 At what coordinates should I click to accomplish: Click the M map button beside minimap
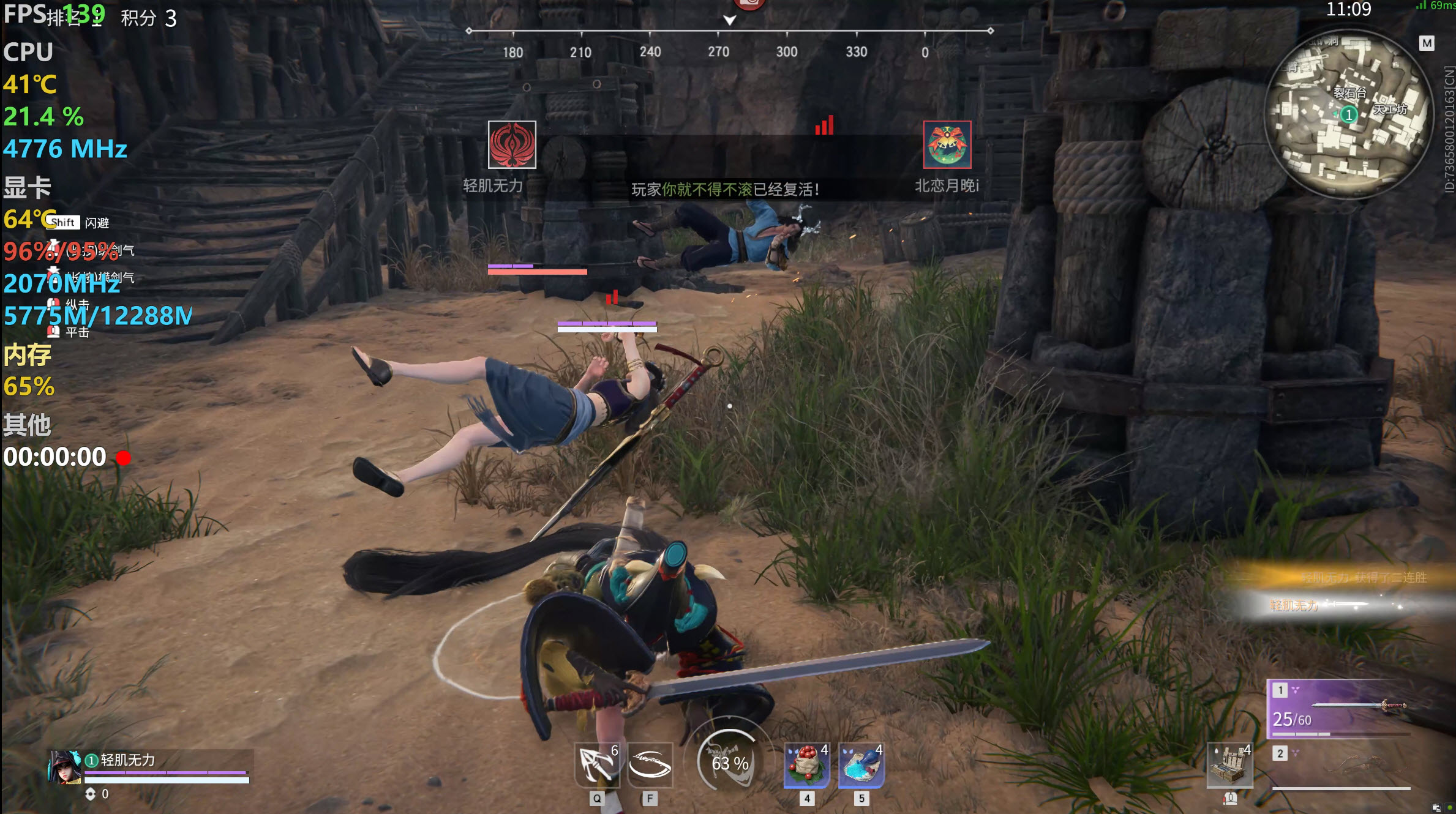(1427, 43)
